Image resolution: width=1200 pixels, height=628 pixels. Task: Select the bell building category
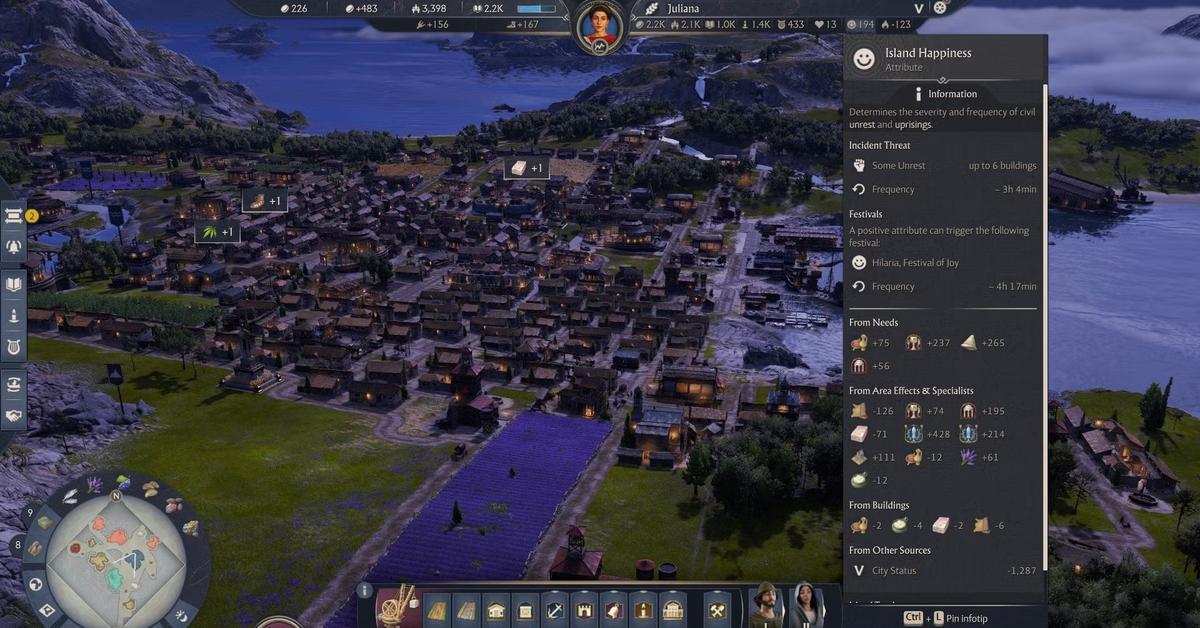[x=613, y=609]
